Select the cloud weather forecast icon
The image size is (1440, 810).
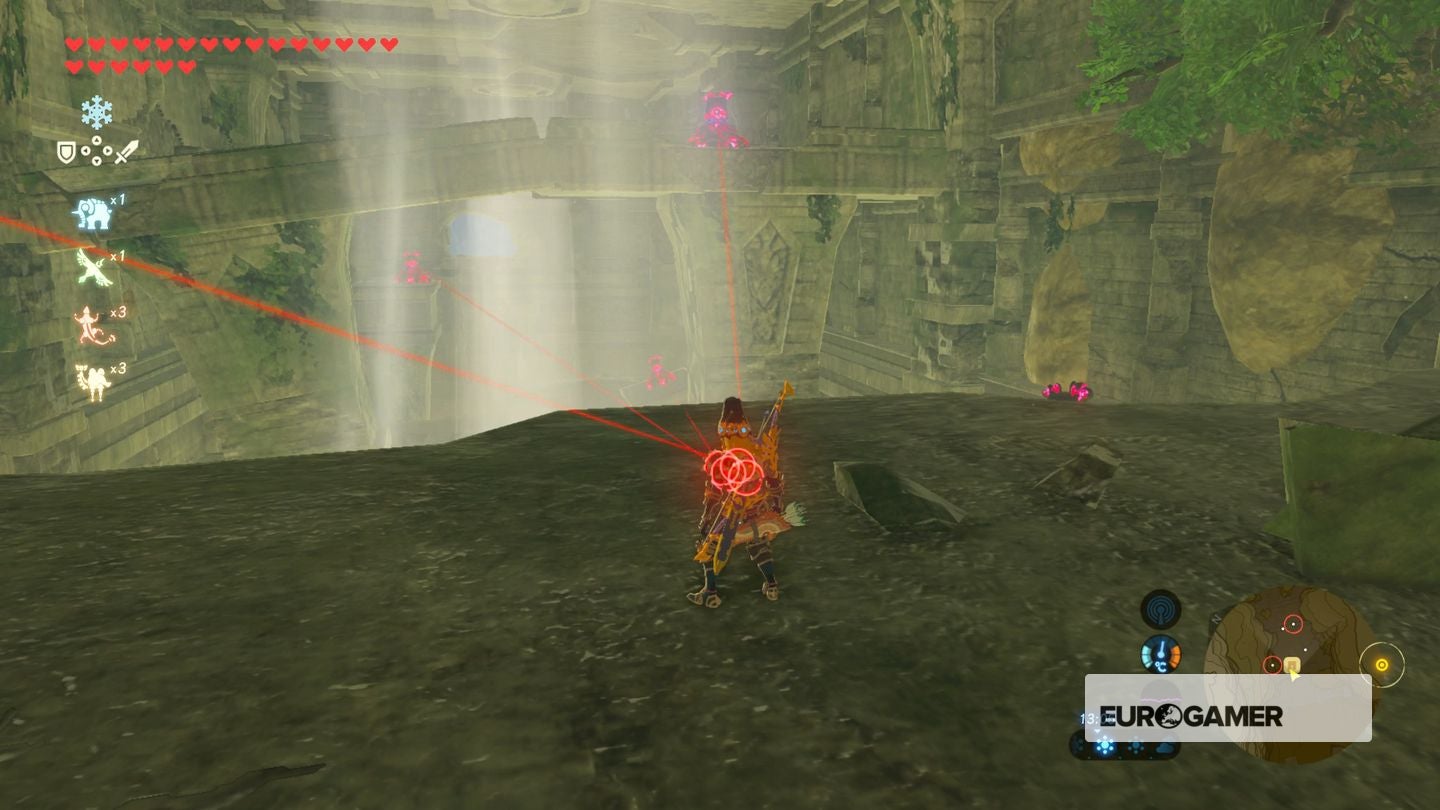[x=1164, y=748]
